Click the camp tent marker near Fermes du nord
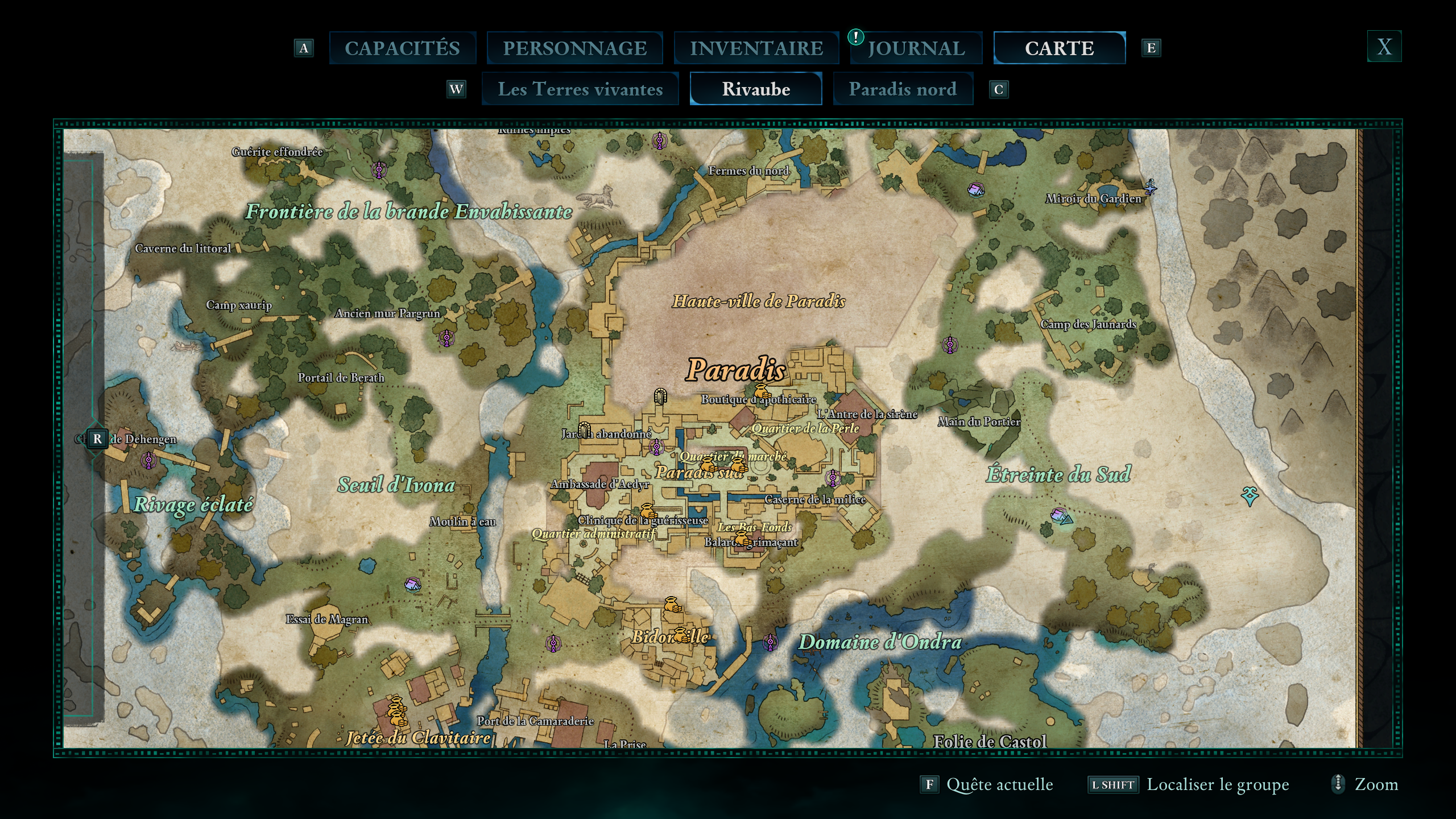Image resolution: width=1456 pixels, height=819 pixels. [x=976, y=189]
